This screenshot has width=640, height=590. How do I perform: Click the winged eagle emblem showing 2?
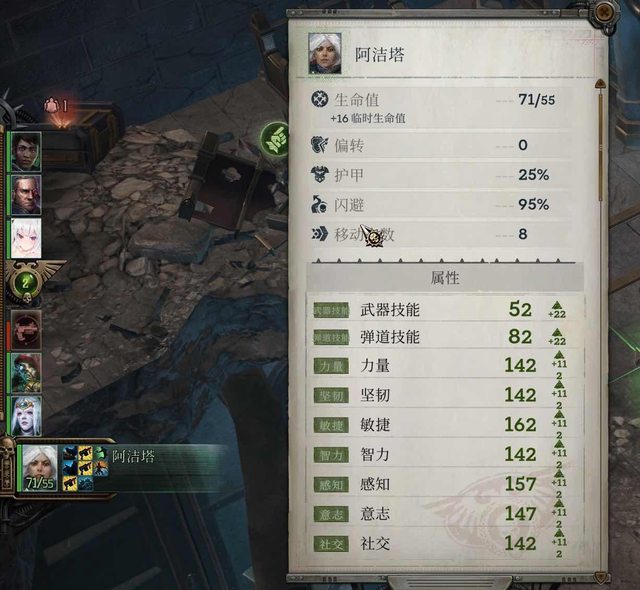[27, 282]
